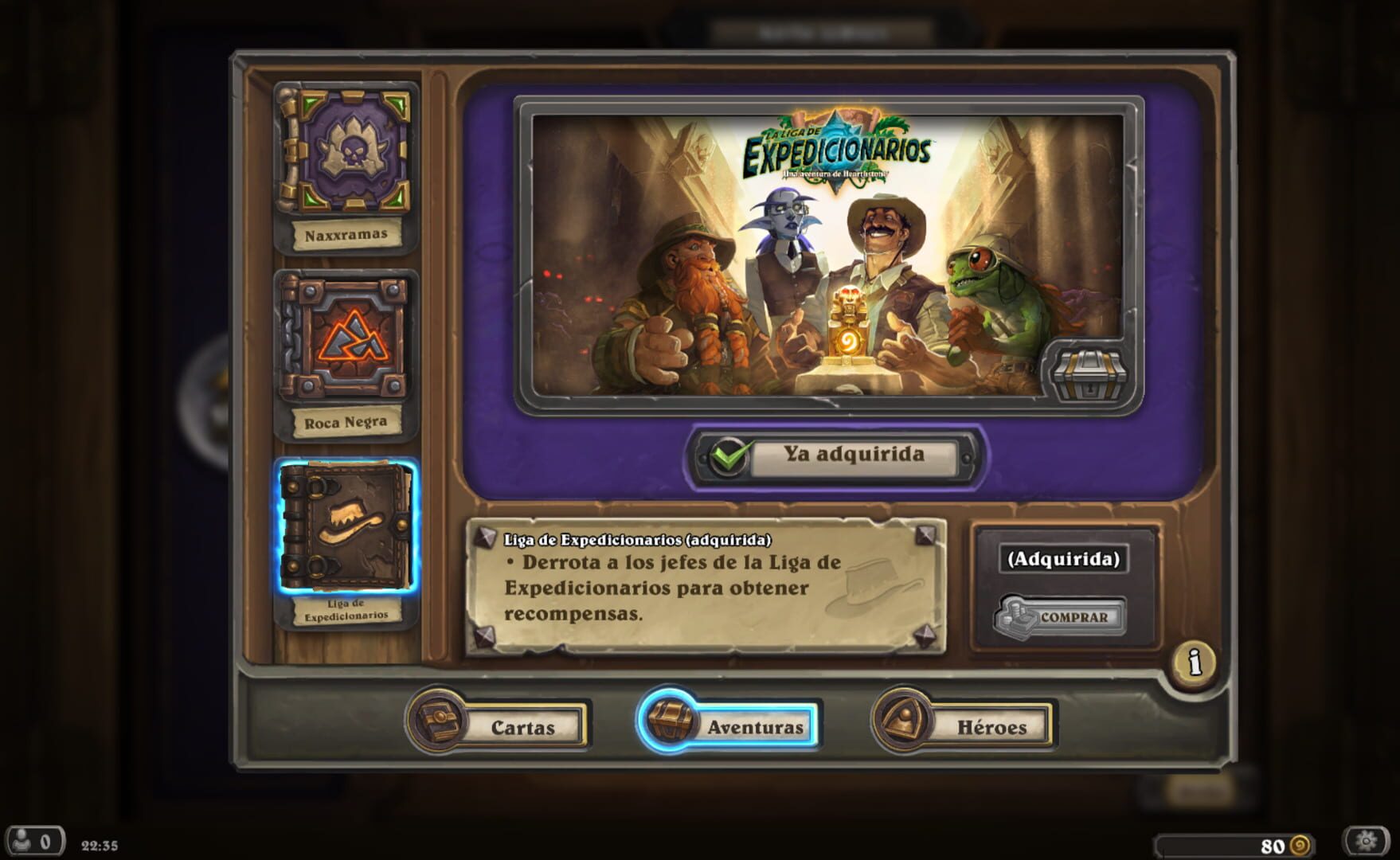Expand the info circle marked i
Viewport: 1400px width, 860px height.
tap(1195, 663)
